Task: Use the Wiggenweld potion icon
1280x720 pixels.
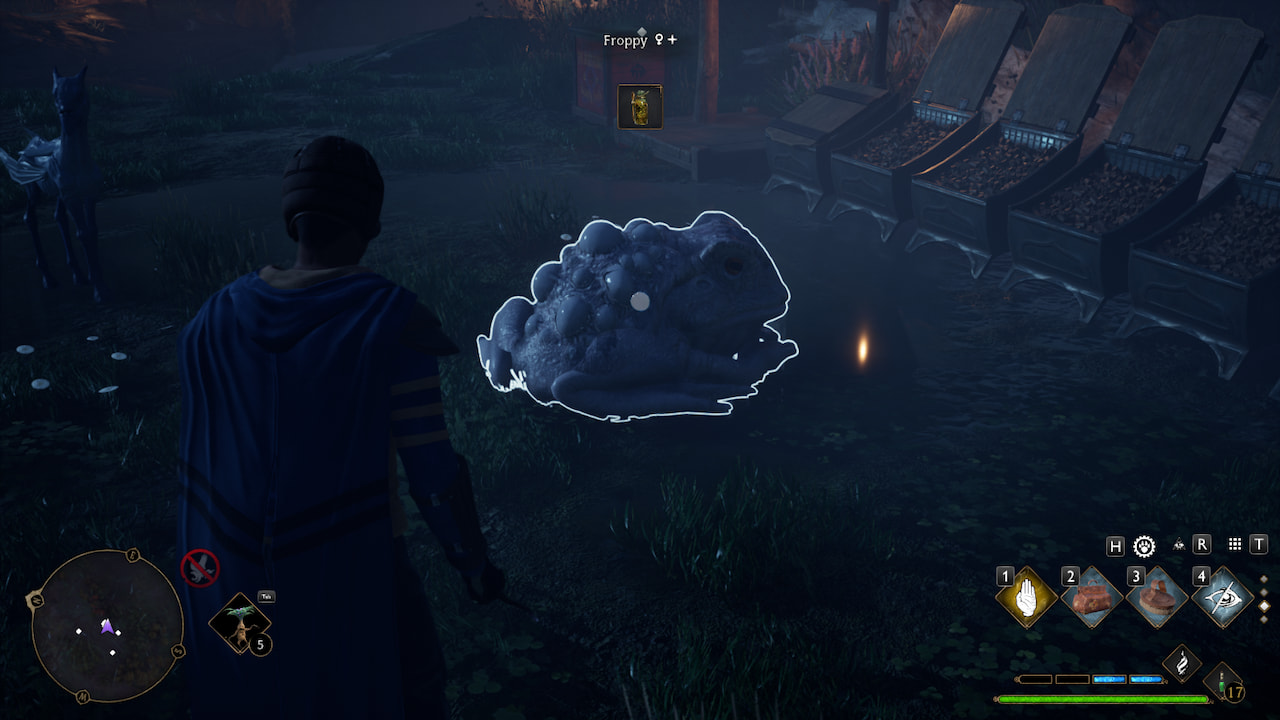Action: pos(1221,681)
